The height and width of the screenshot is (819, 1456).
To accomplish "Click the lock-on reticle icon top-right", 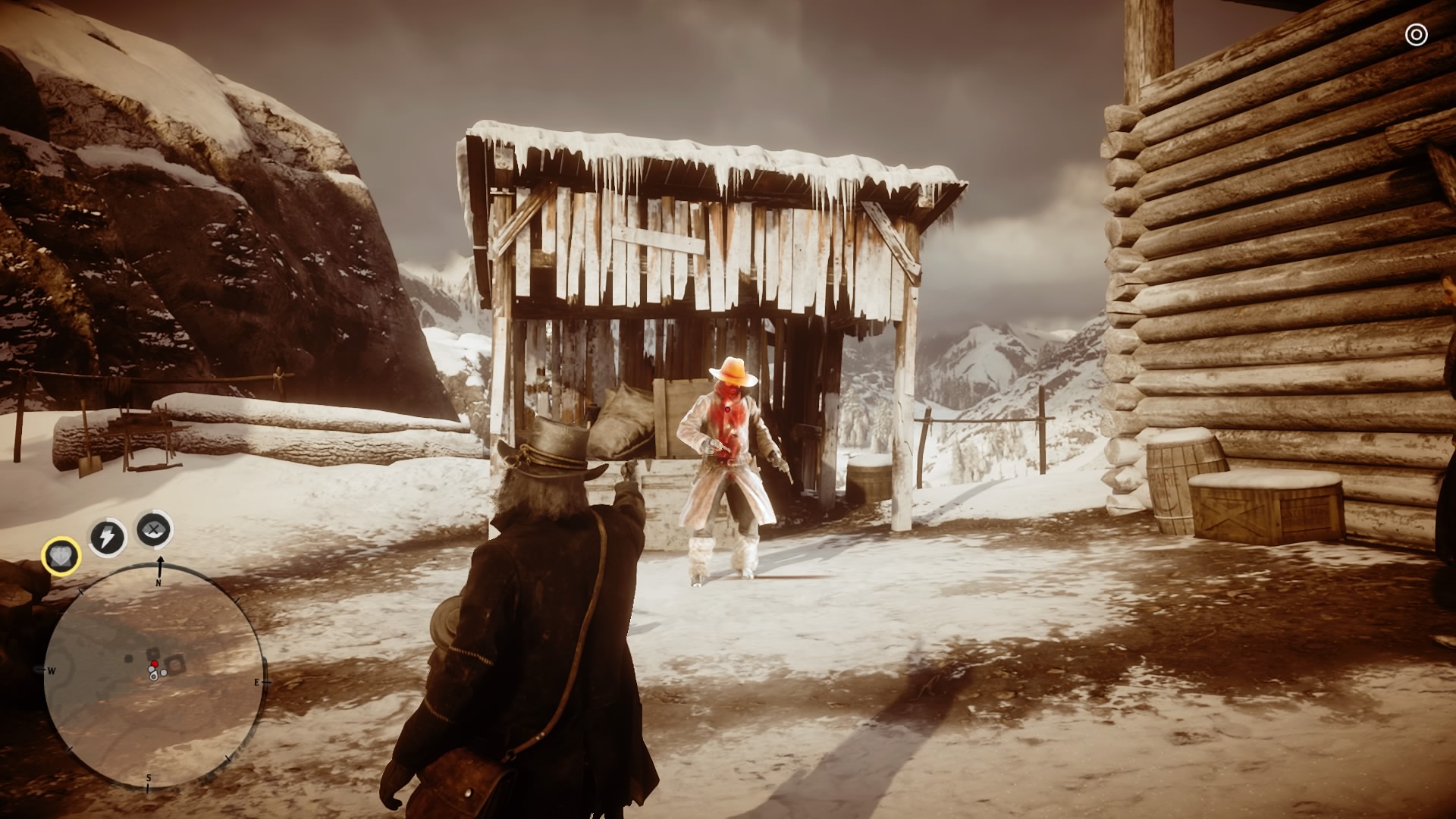I will pyautogui.click(x=1415, y=34).
